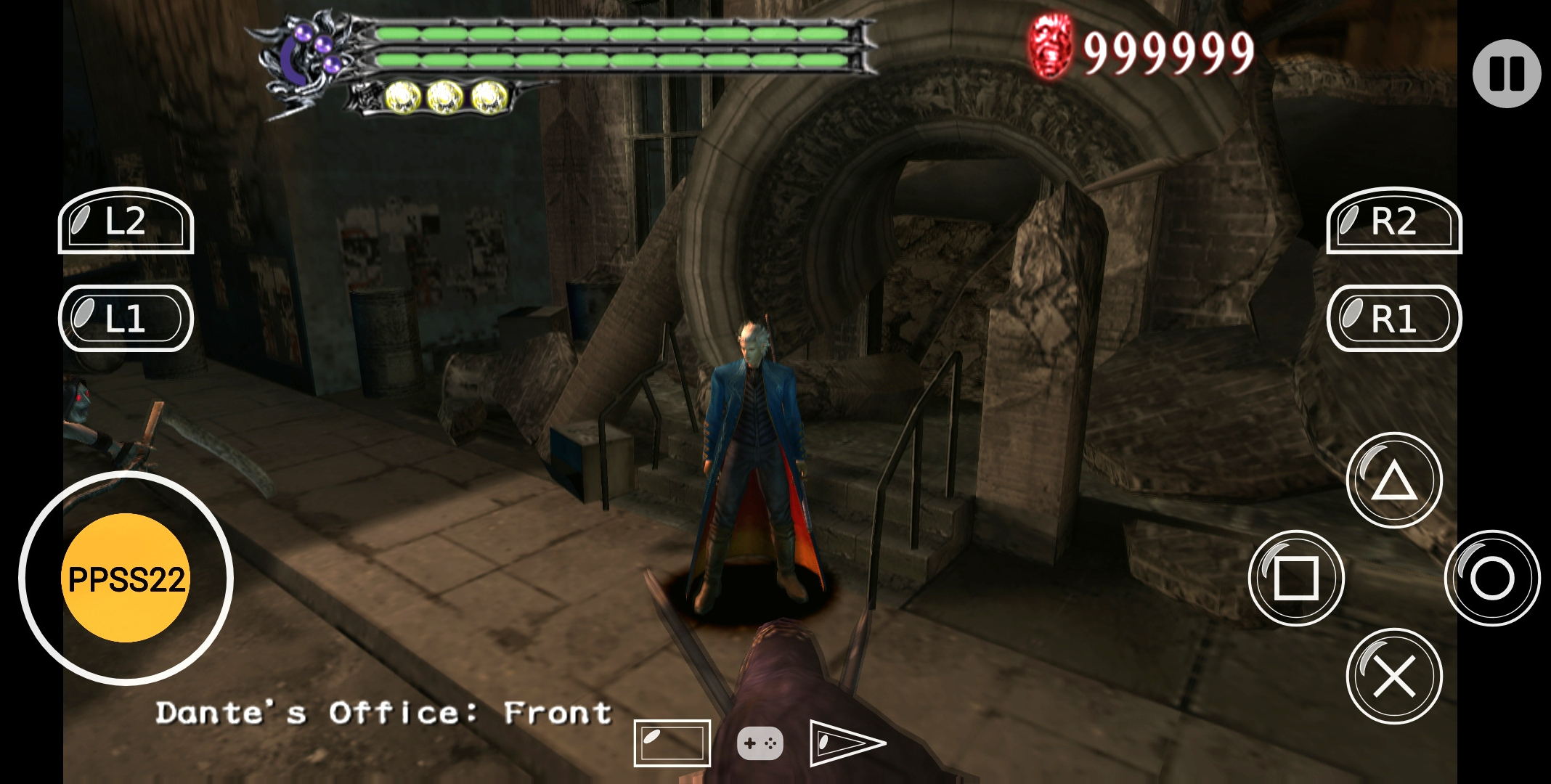Pause emulation with the pause button
Image resolution: width=1551 pixels, height=784 pixels.
[1507, 73]
